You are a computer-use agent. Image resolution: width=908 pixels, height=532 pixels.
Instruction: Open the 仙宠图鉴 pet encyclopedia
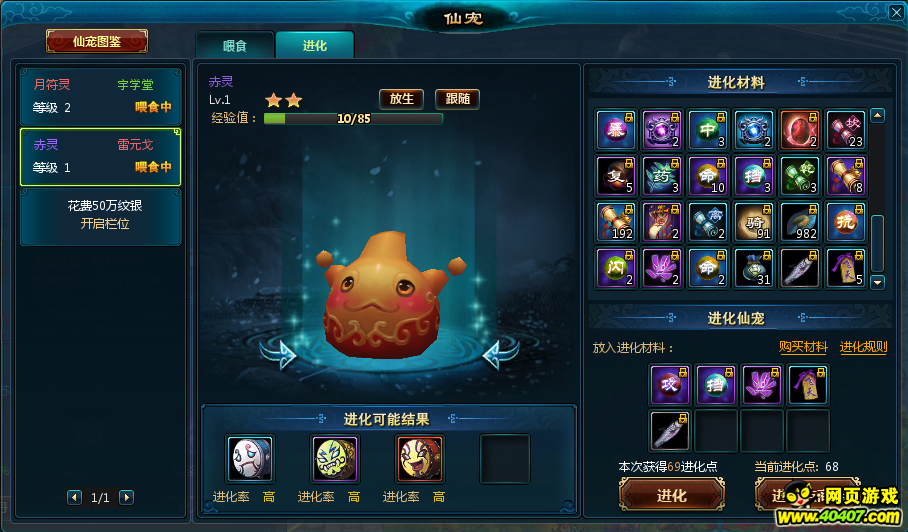(x=97, y=41)
